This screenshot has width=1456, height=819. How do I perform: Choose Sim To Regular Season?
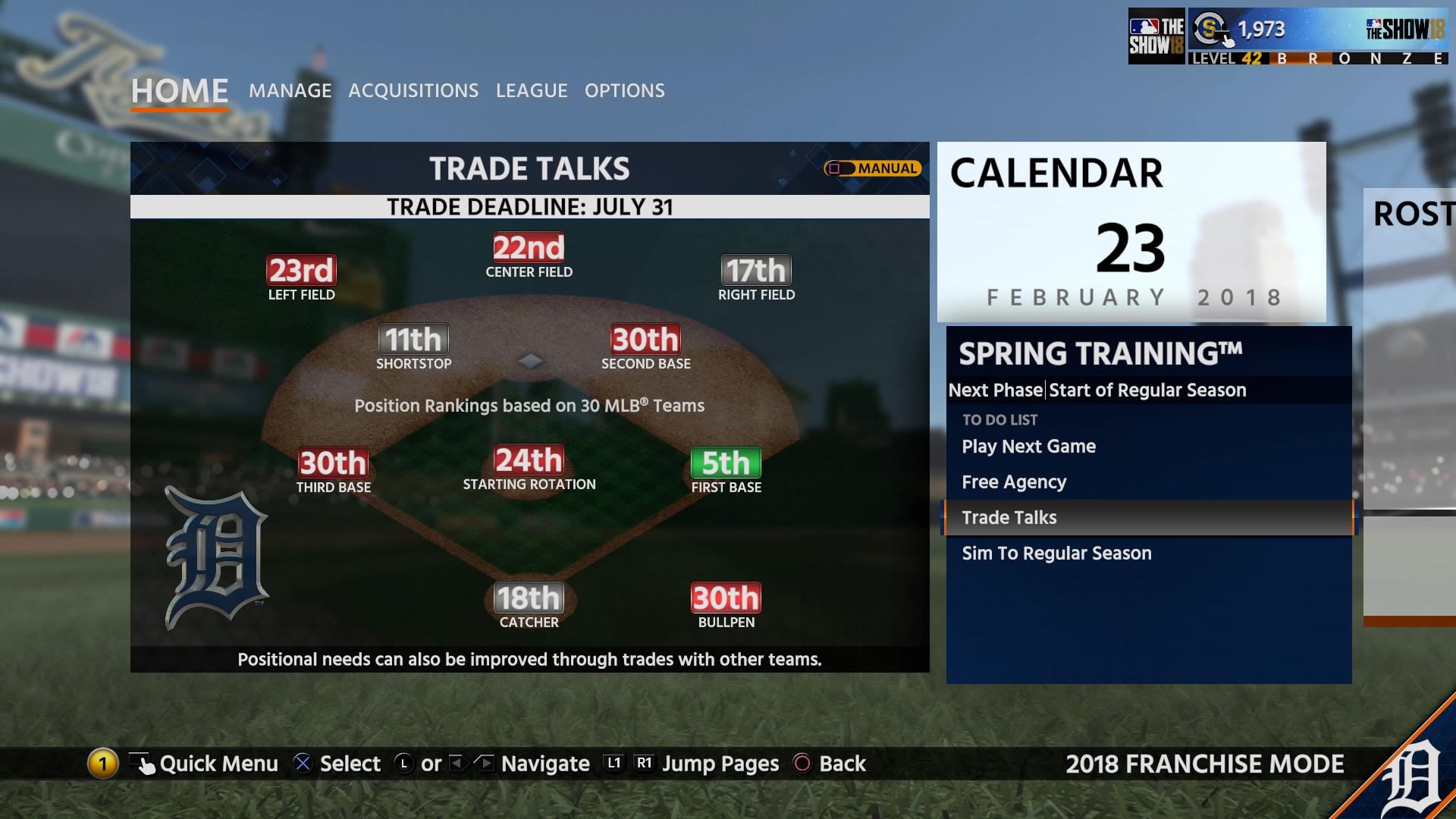[x=1056, y=553]
